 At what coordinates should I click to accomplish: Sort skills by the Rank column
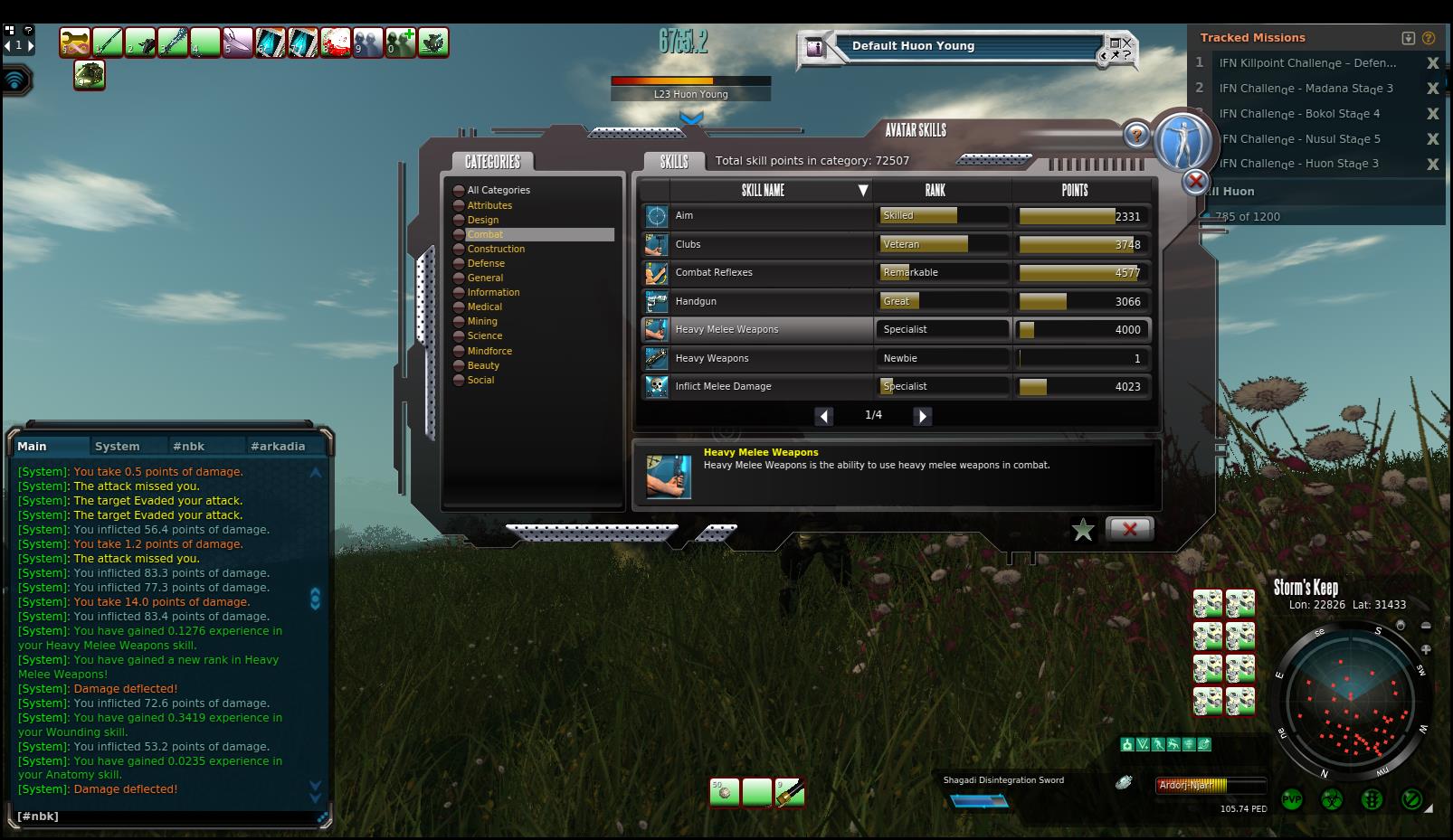coord(935,190)
